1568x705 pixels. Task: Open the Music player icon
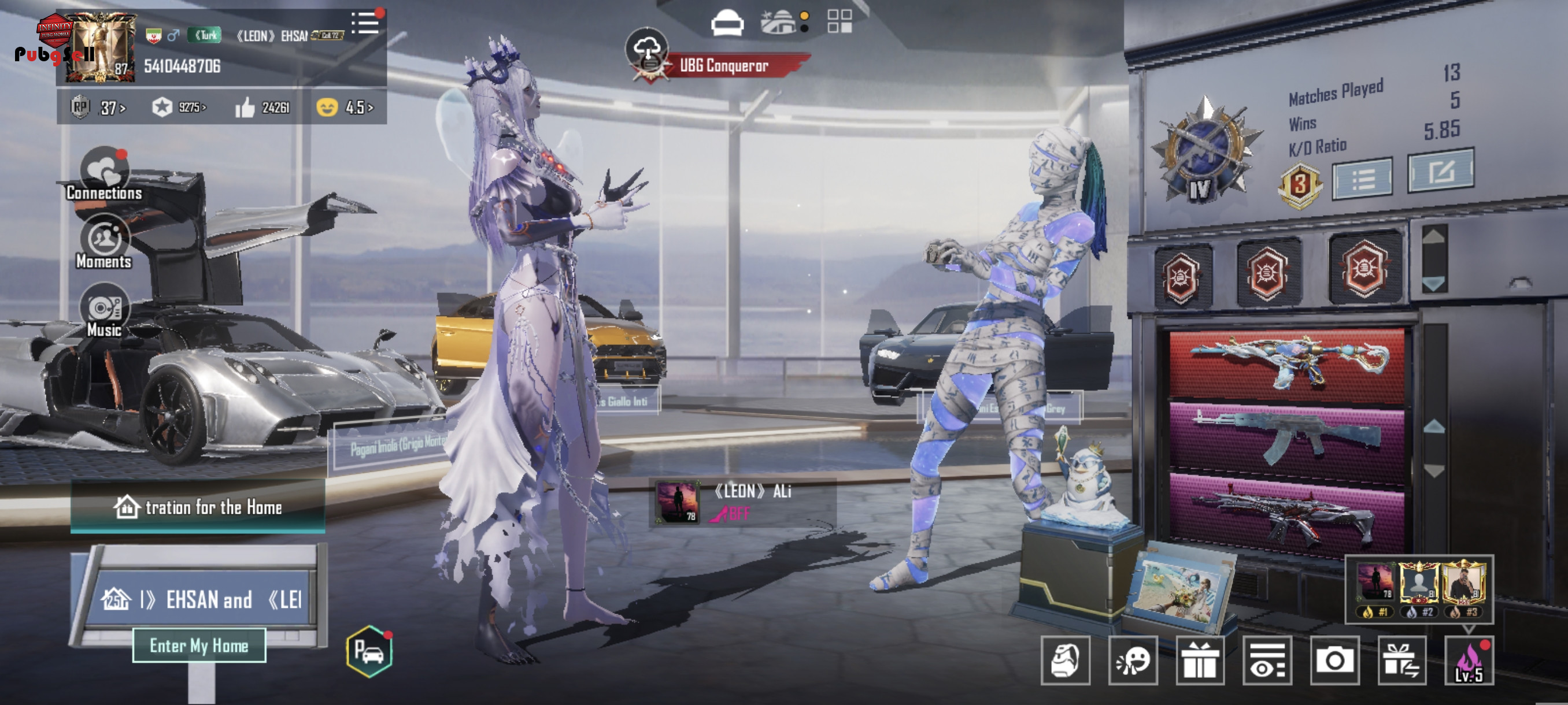[104, 311]
